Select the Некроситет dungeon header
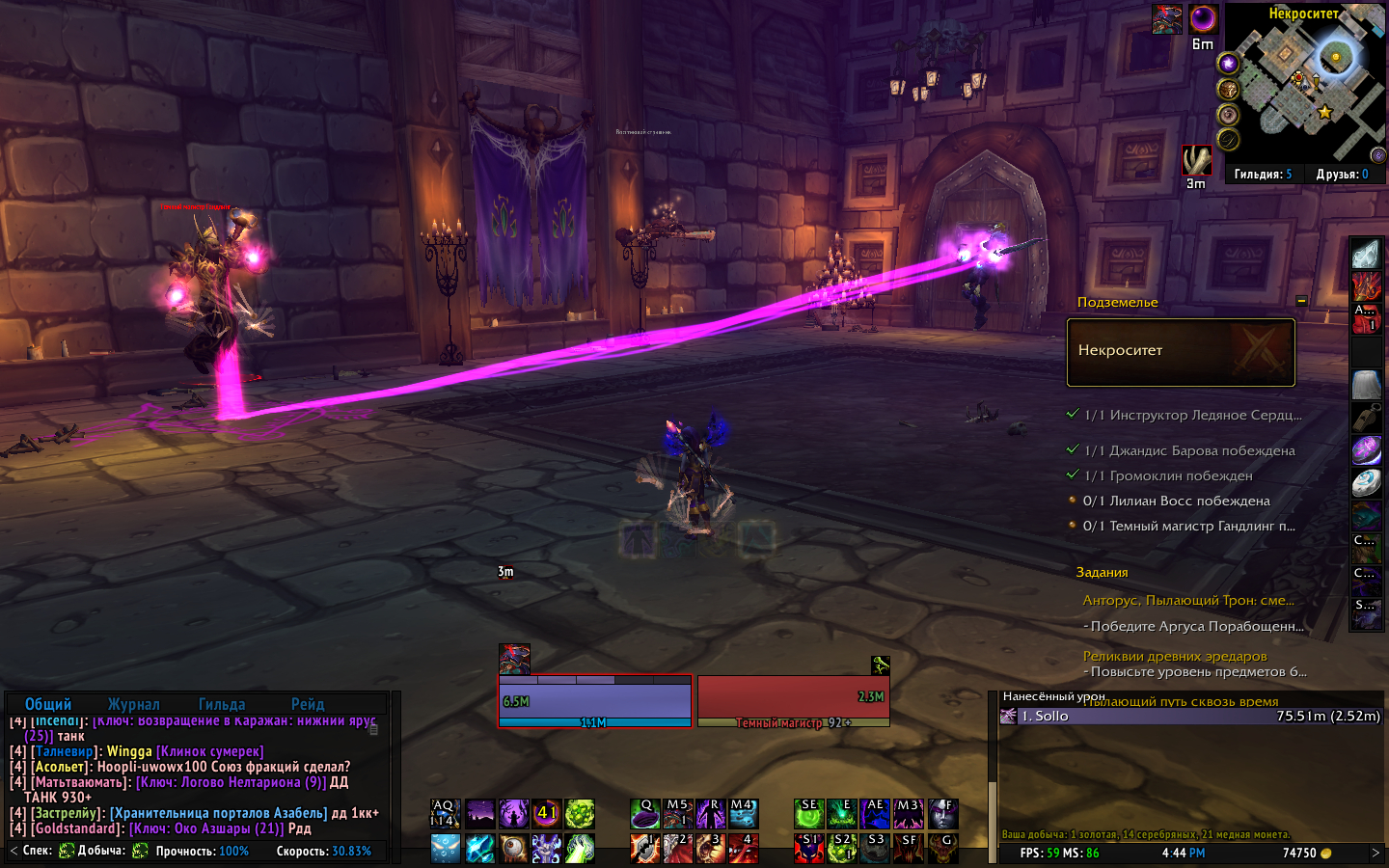 pyautogui.click(x=1181, y=352)
